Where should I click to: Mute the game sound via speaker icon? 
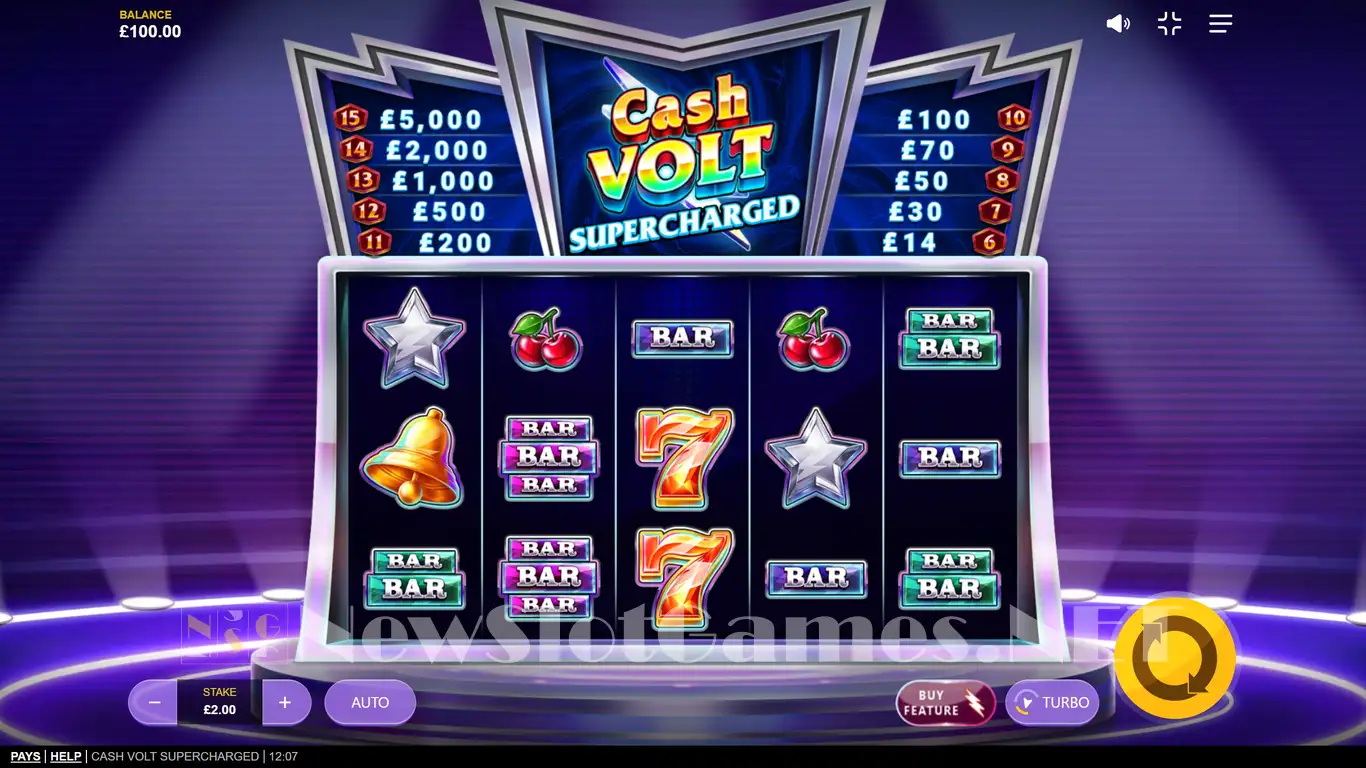pos(1117,24)
